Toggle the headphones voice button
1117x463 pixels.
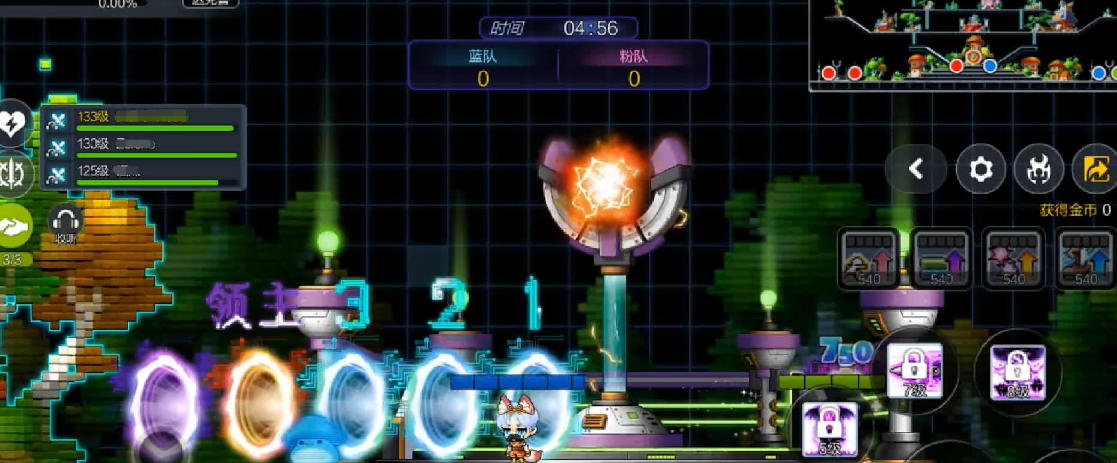tap(66, 223)
